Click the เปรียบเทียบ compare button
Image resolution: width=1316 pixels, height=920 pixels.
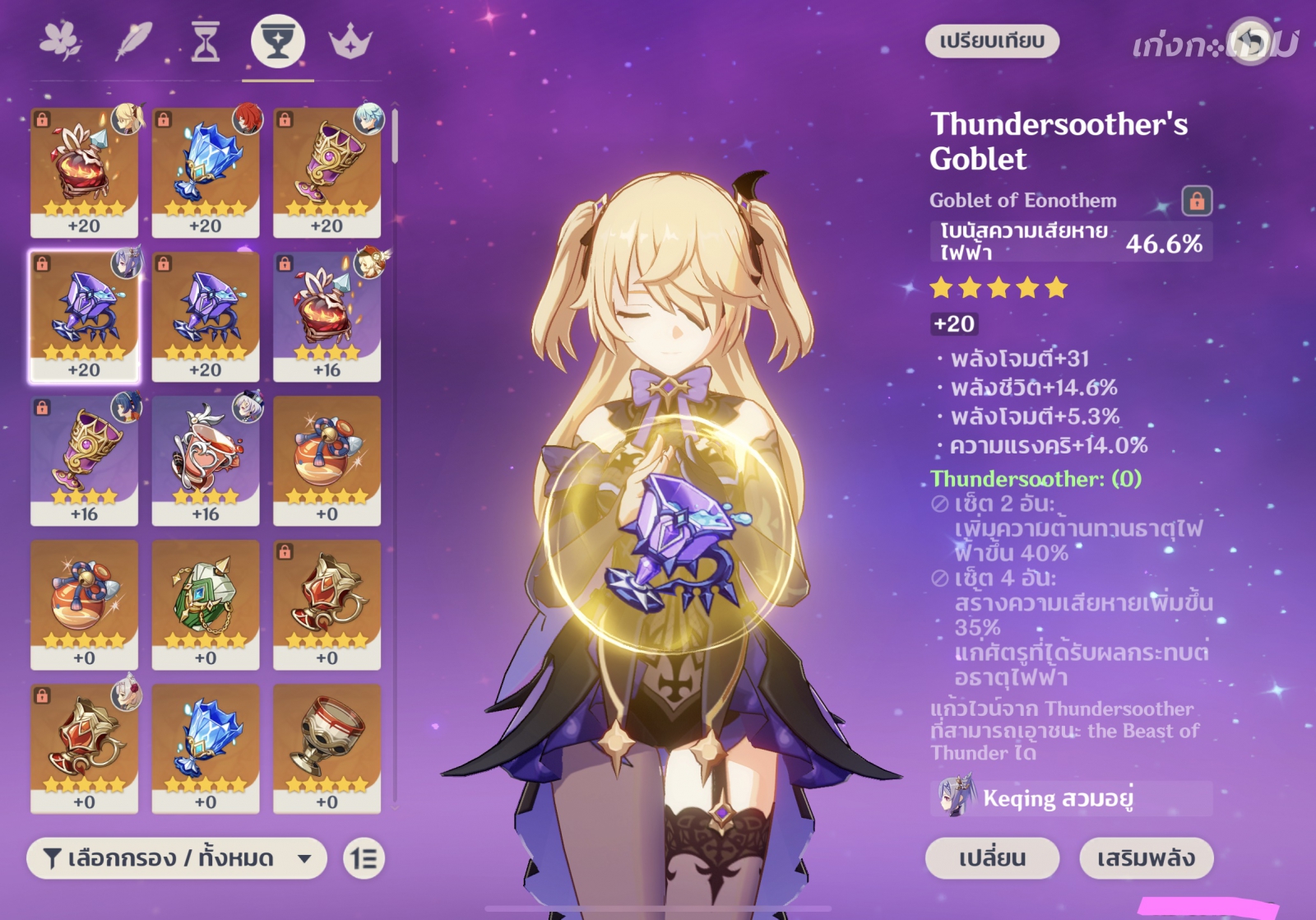click(x=992, y=41)
